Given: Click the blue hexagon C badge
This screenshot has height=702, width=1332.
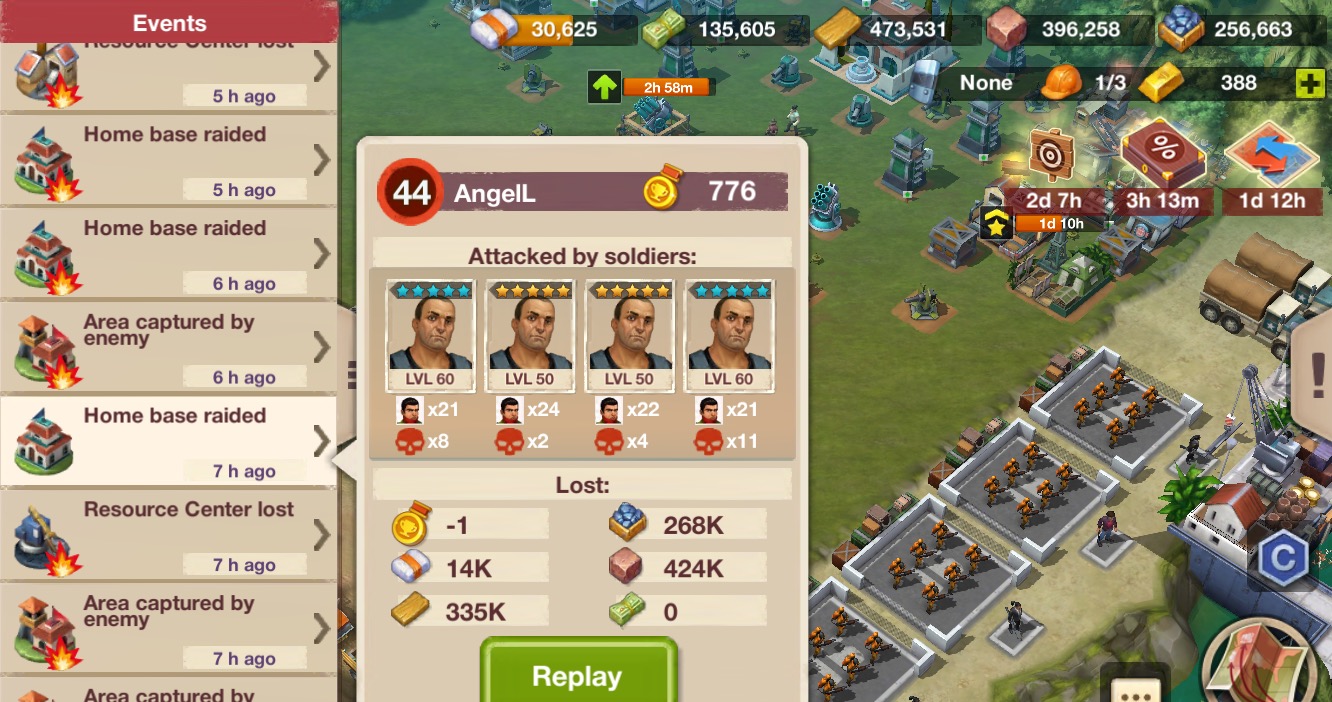Looking at the screenshot, I should pos(1283,557).
